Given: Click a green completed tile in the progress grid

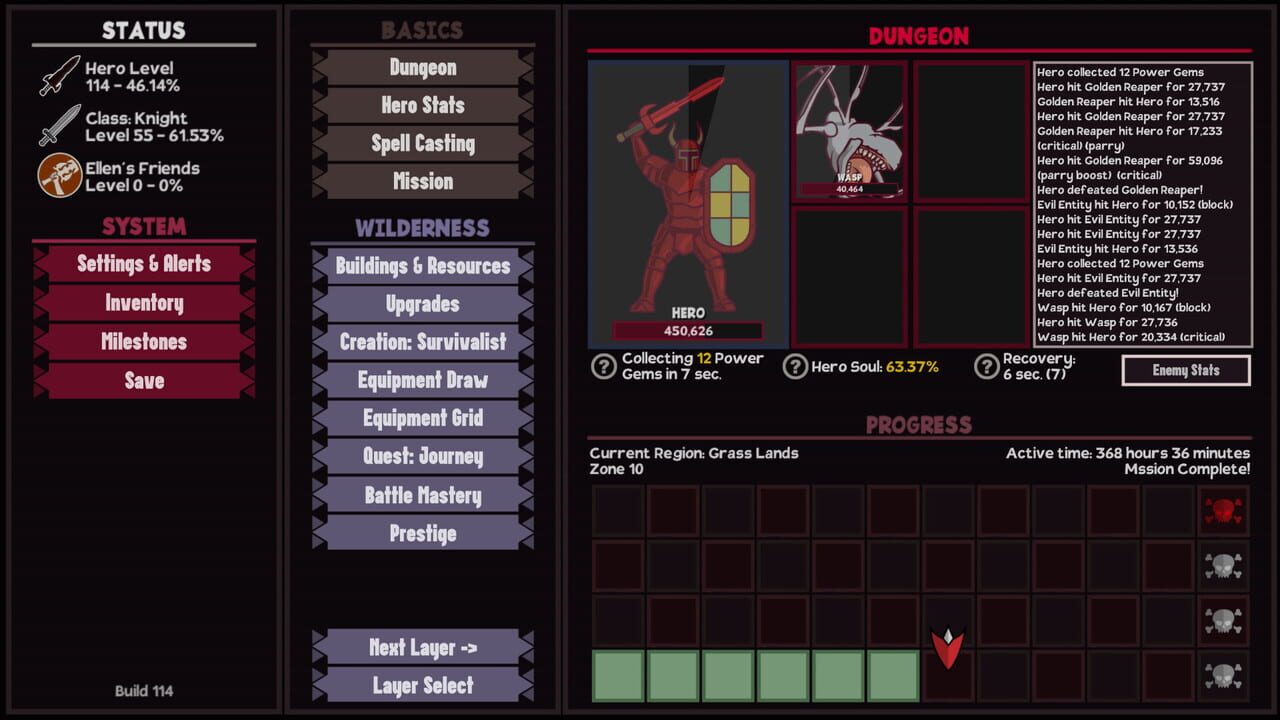Looking at the screenshot, I should click(x=617, y=676).
